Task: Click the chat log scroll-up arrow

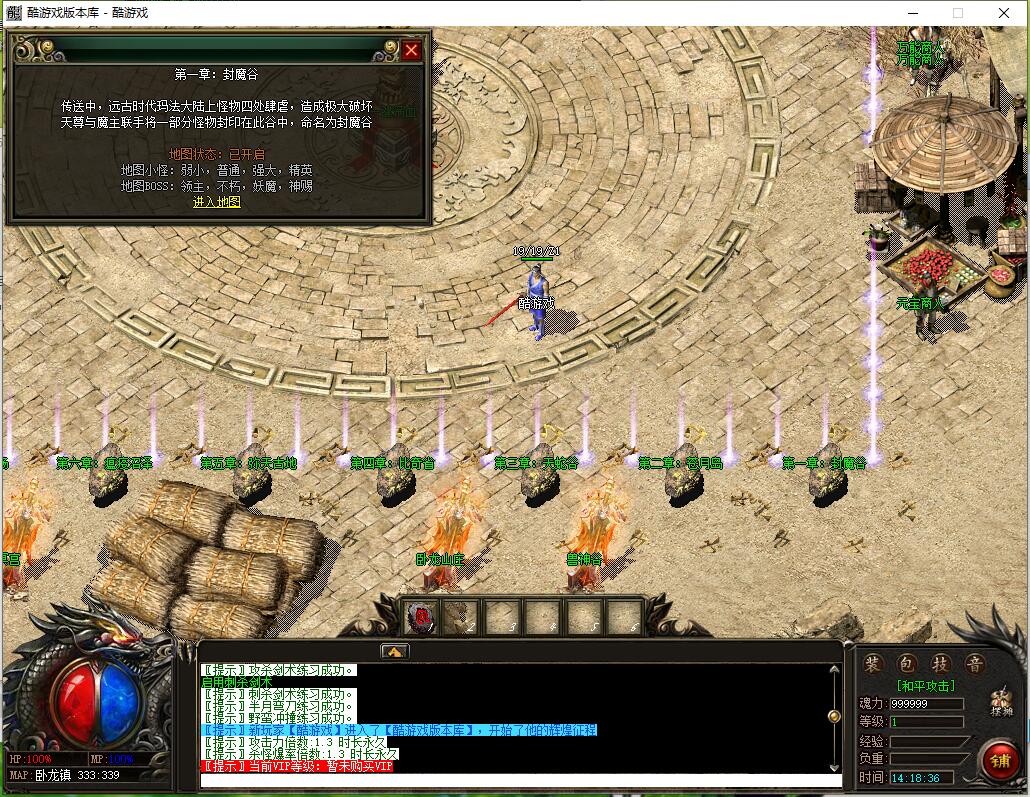Action: point(834,667)
